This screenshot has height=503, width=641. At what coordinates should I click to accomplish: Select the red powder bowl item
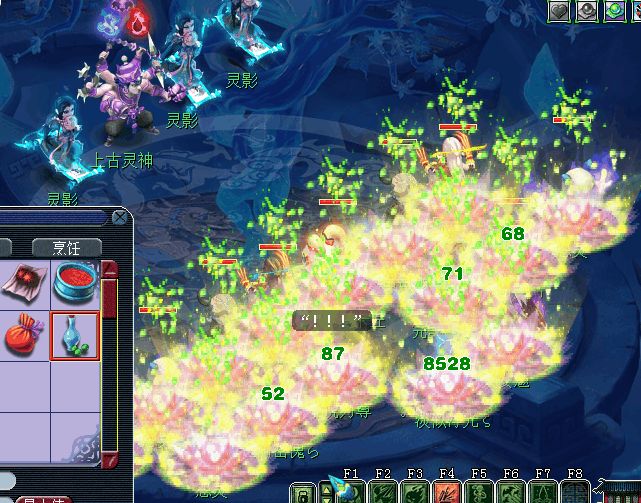point(75,282)
